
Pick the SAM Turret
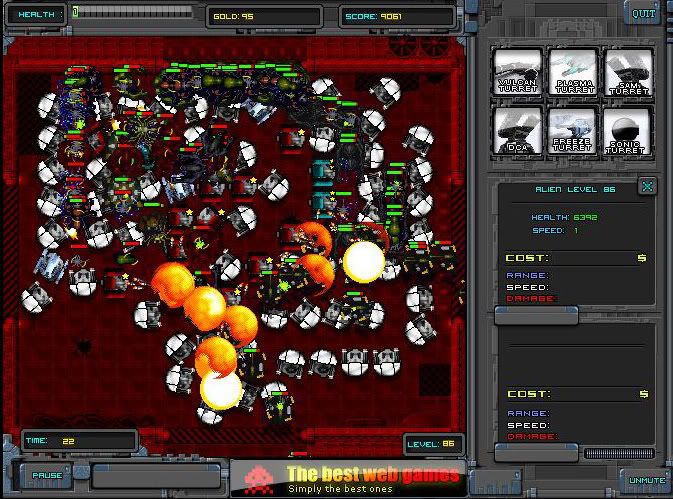(x=629, y=73)
